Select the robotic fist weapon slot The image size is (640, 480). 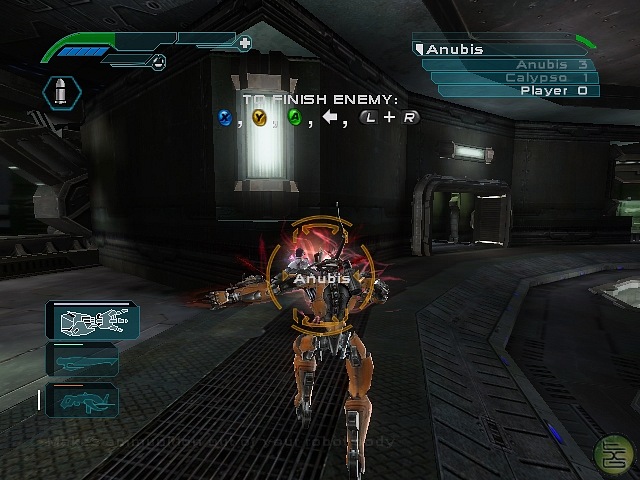(91, 321)
